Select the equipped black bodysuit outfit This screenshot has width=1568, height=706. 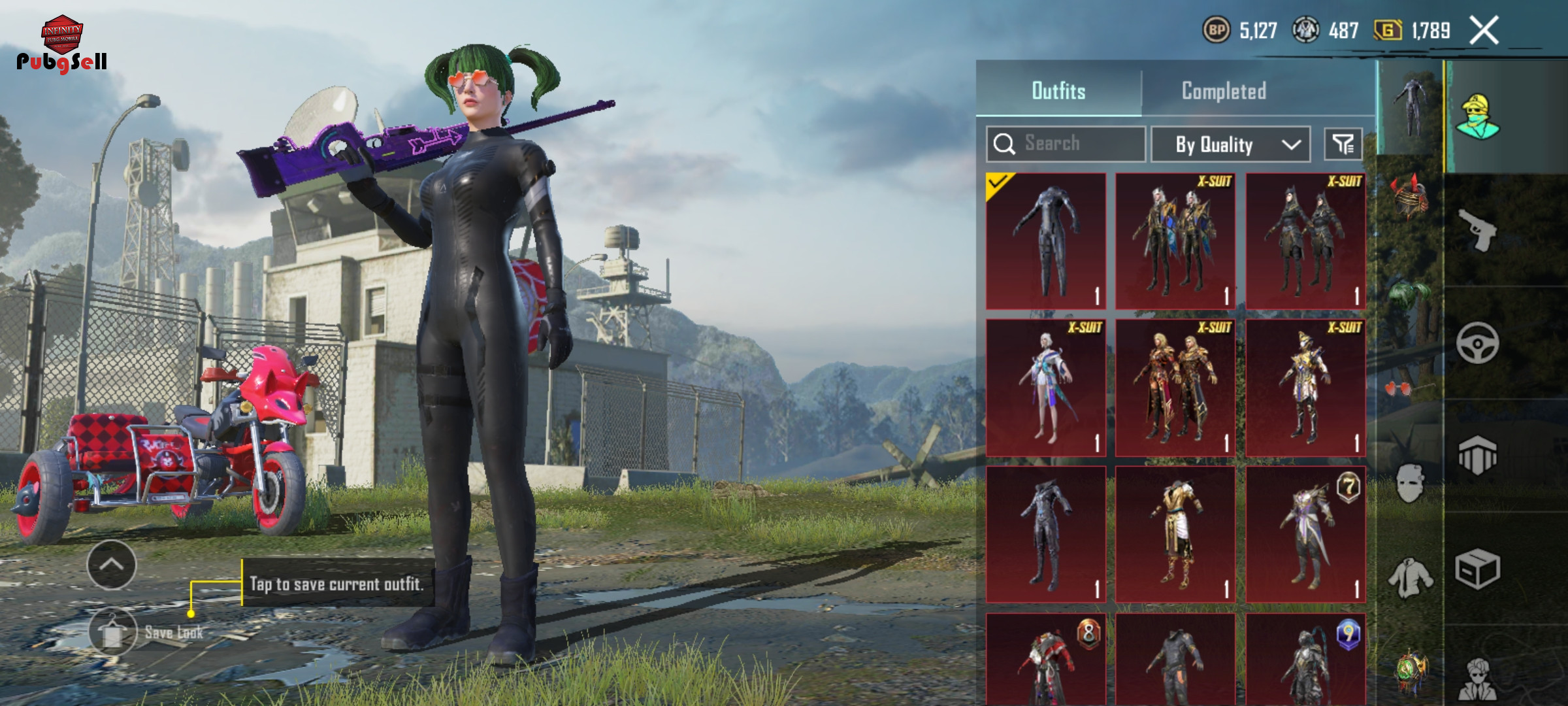(x=1046, y=241)
